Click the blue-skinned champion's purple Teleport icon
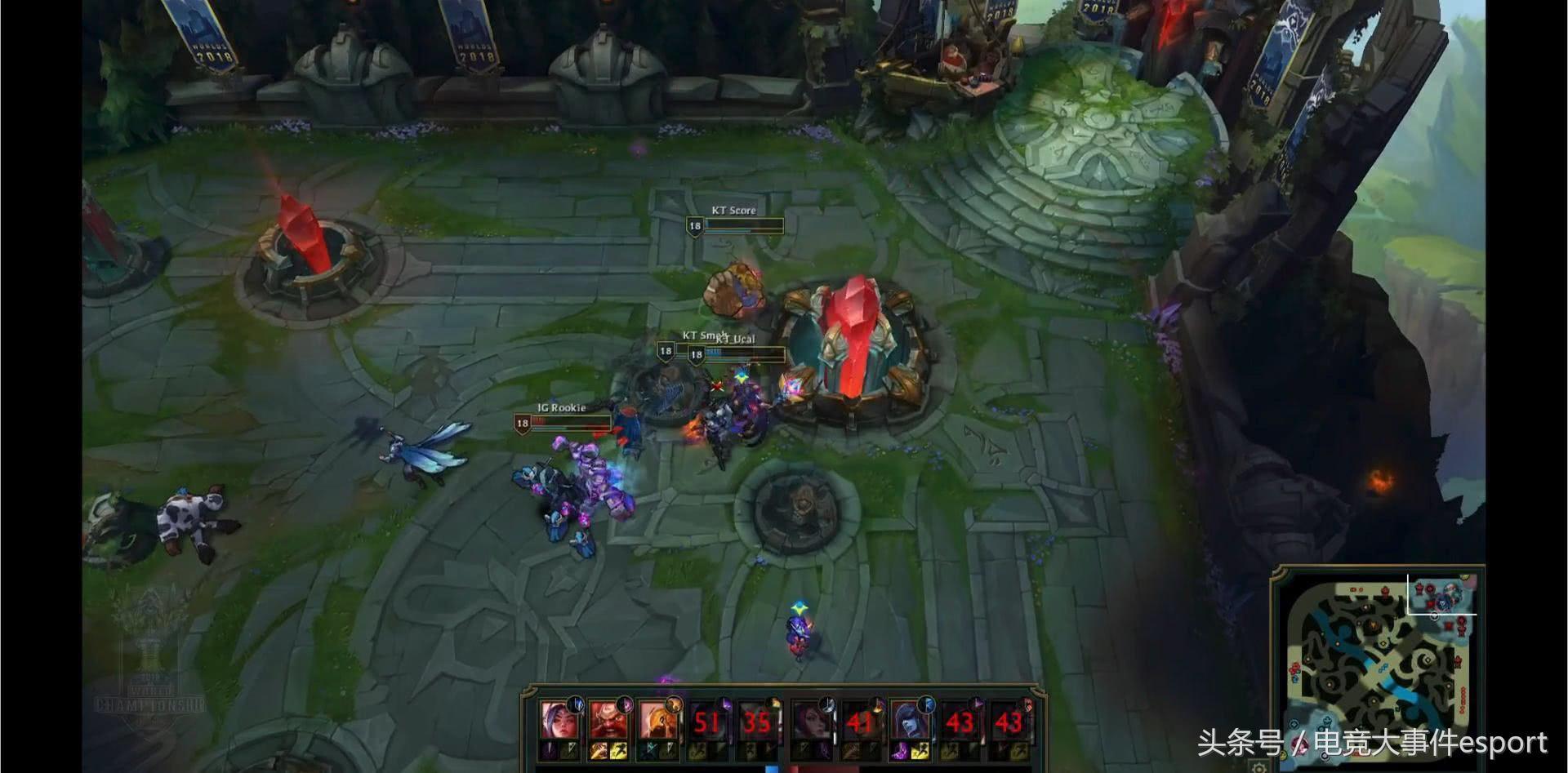Screen dimensions: 1568x773 (x=898, y=751)
